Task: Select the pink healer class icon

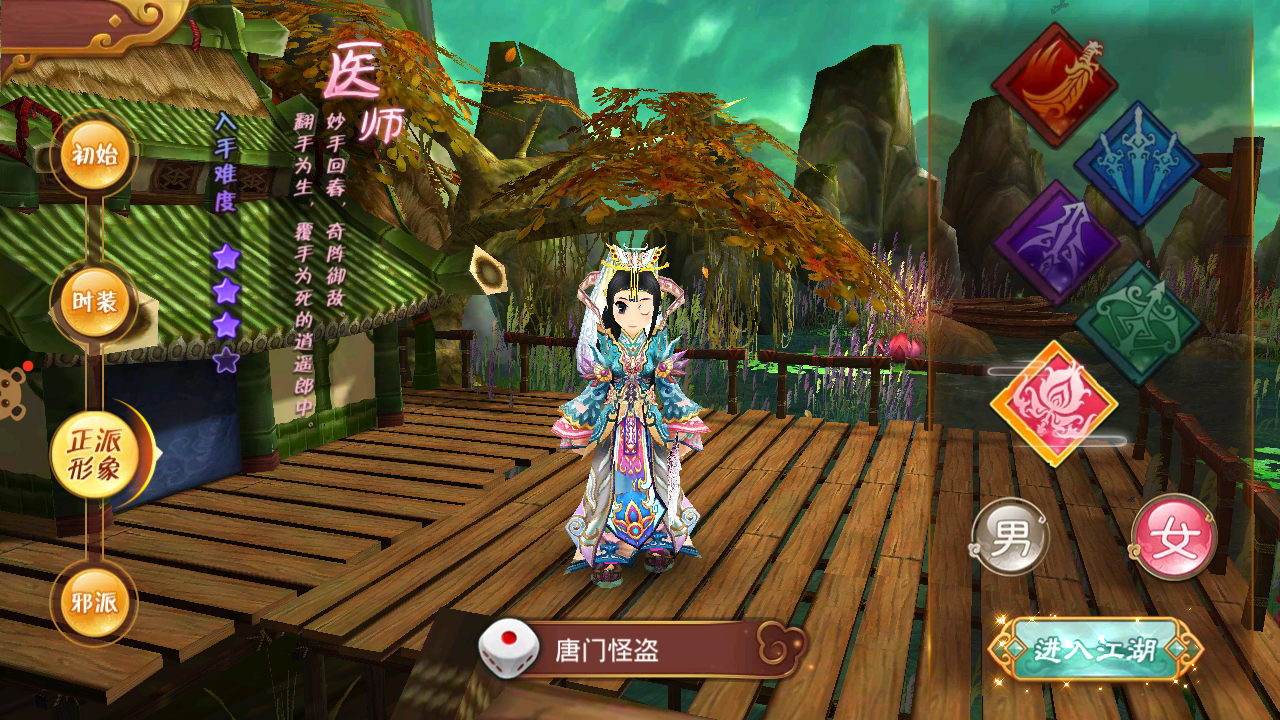Action: click(1054, 403)
